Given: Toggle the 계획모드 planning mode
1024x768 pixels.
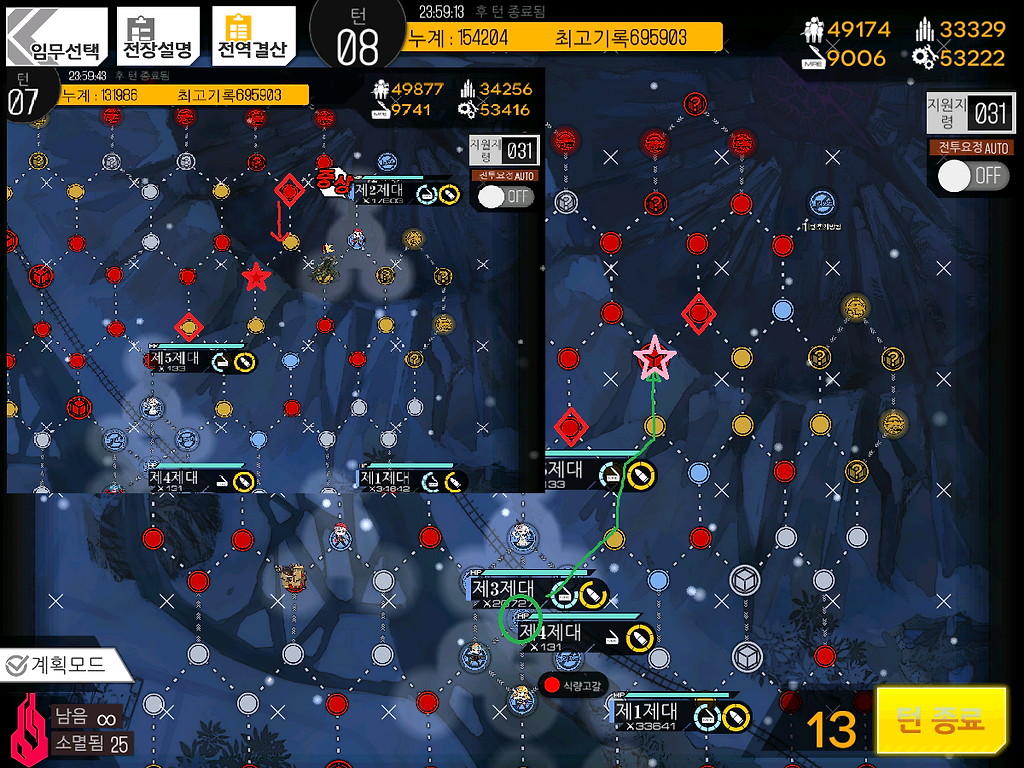Looking at the screenshot, I should tap(66, 663).
